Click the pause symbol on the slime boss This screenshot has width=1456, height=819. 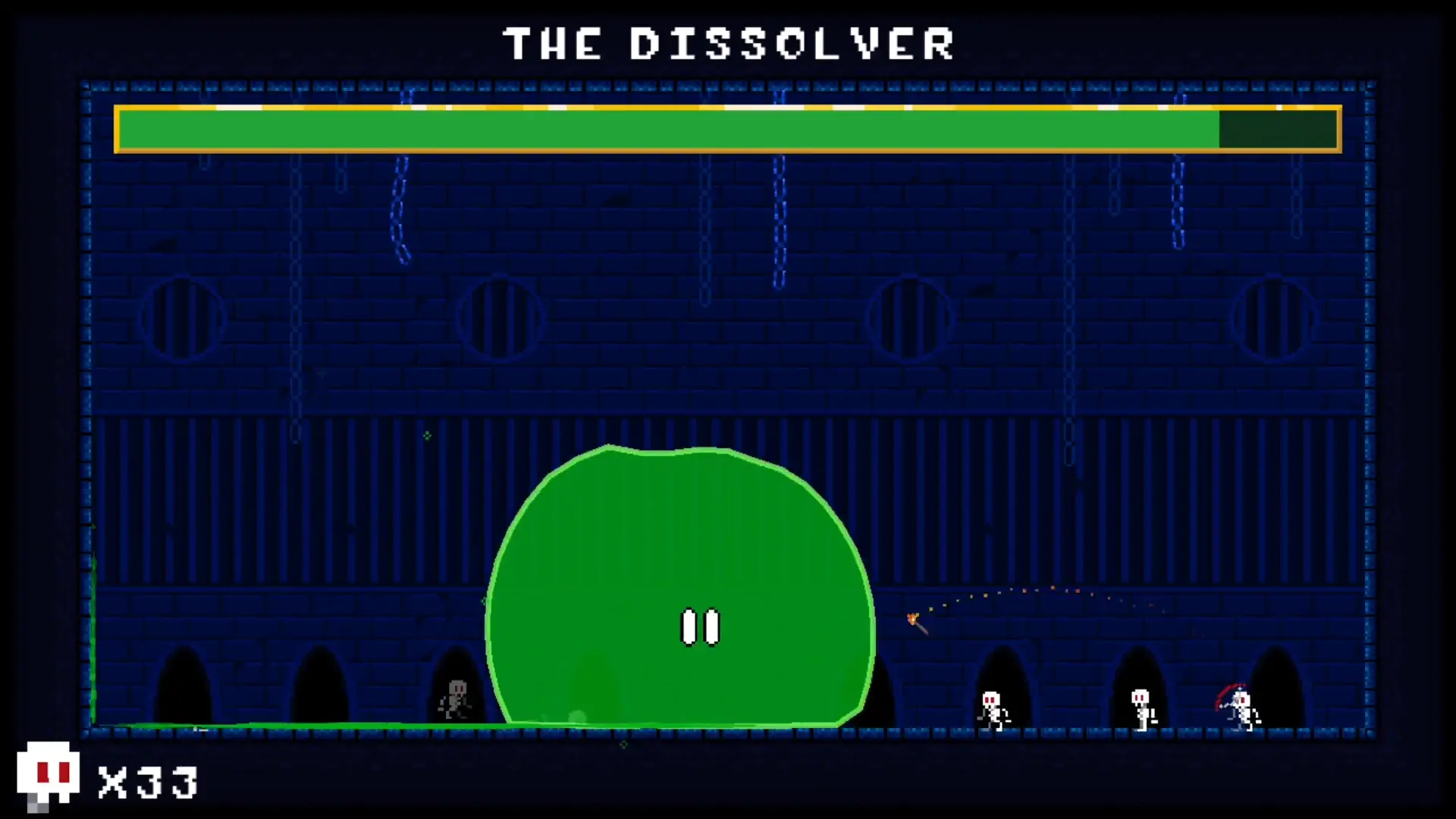coord(699,626)
